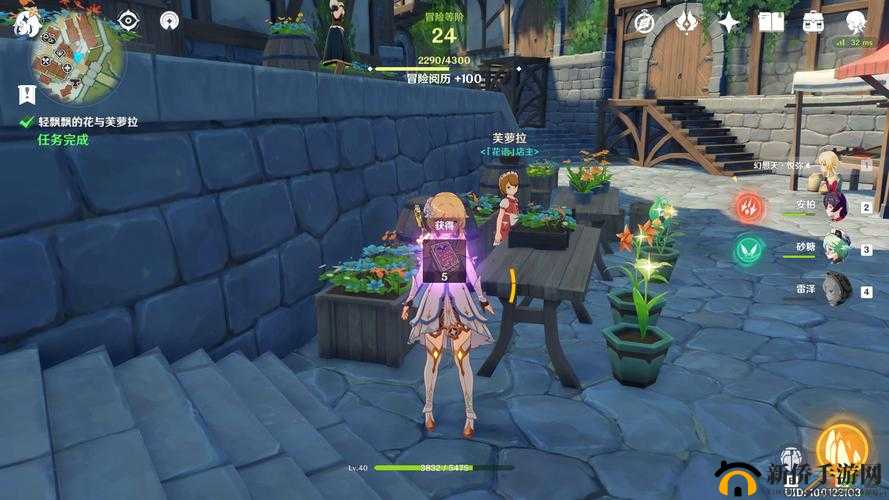Open the character profile head icon
The image size is (889, 500).
point(855,21)
